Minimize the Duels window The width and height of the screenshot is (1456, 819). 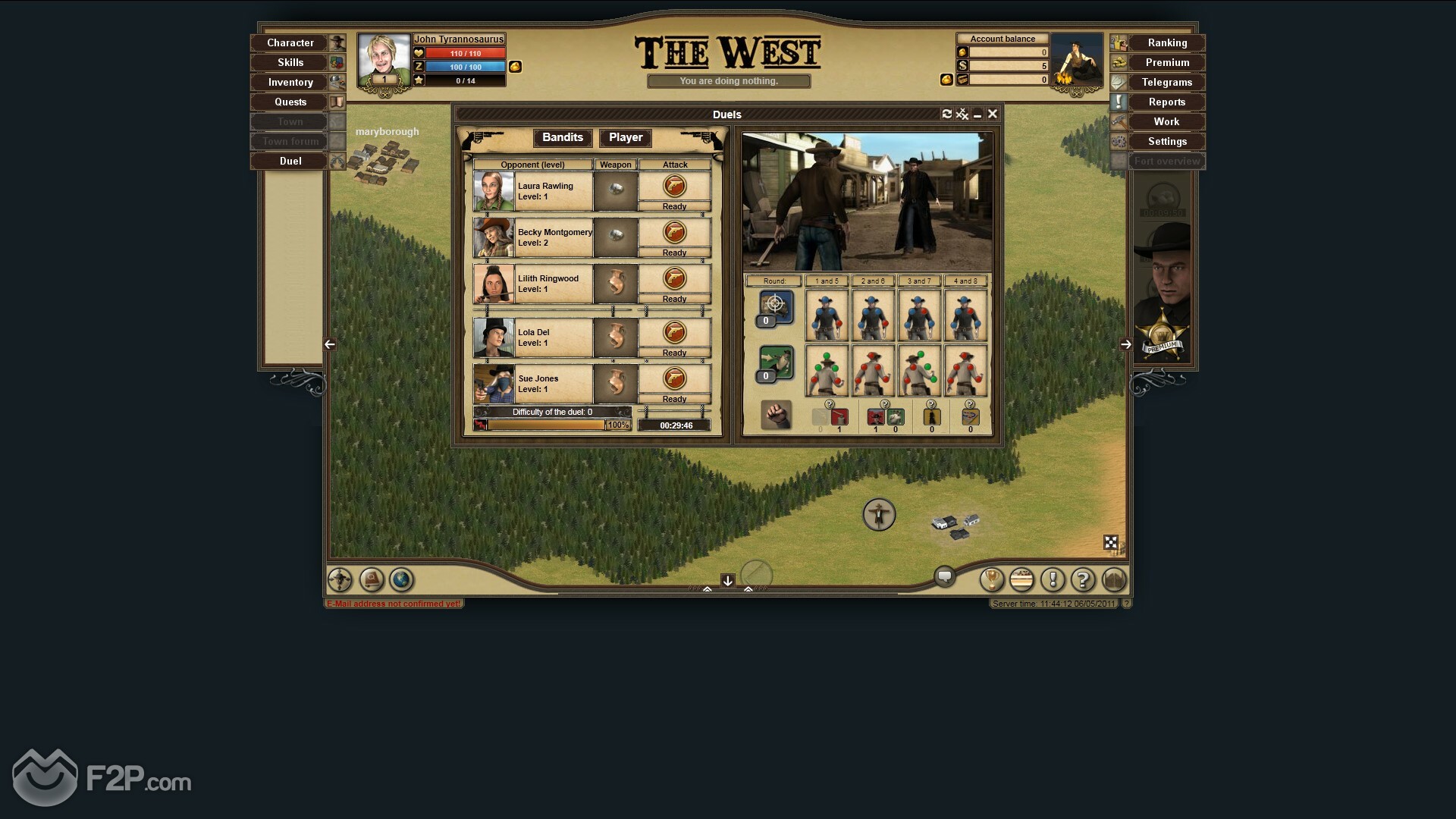click(x=977, y=115)
